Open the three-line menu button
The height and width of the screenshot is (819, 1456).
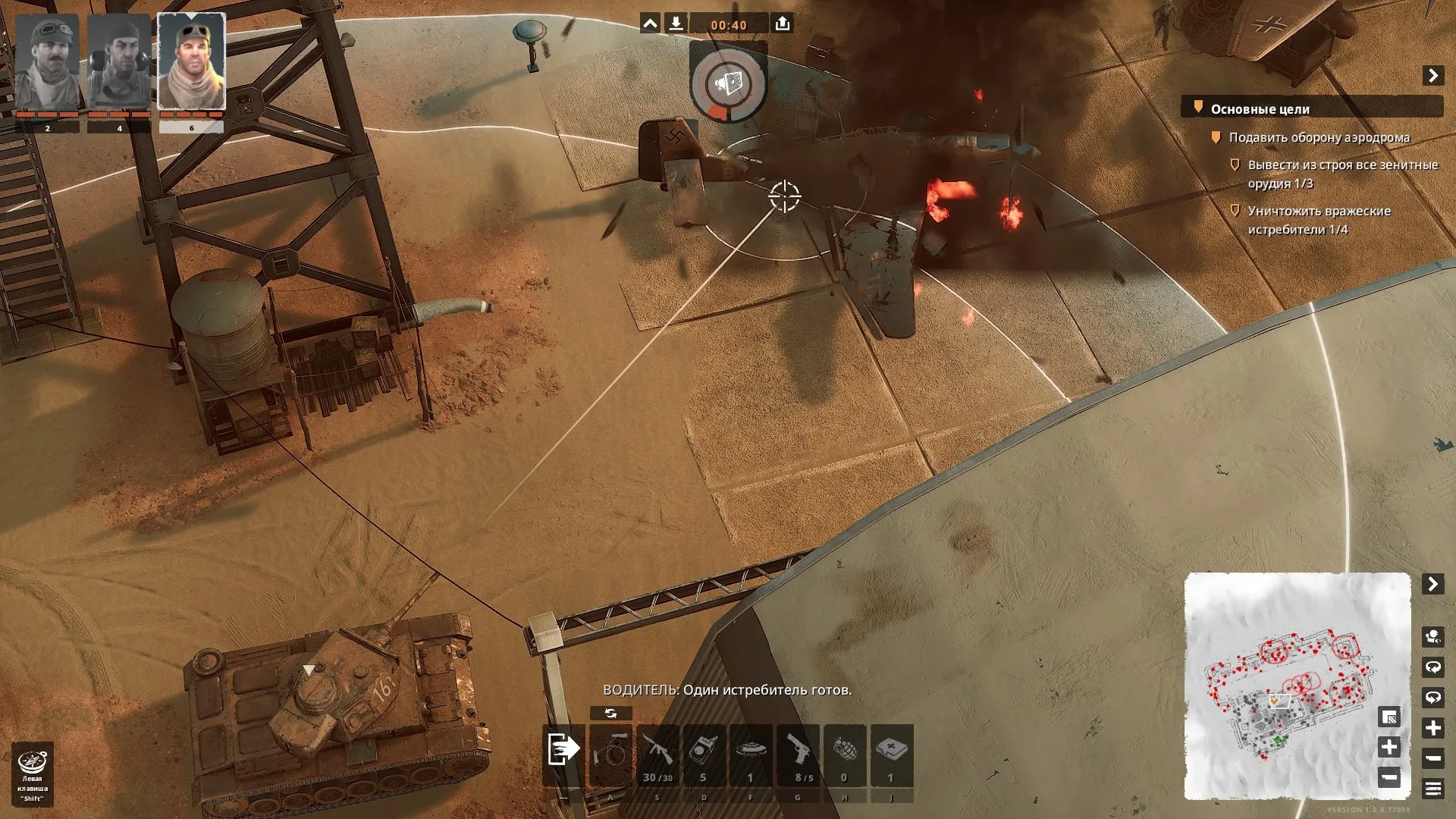click(x=1432, y=789)
